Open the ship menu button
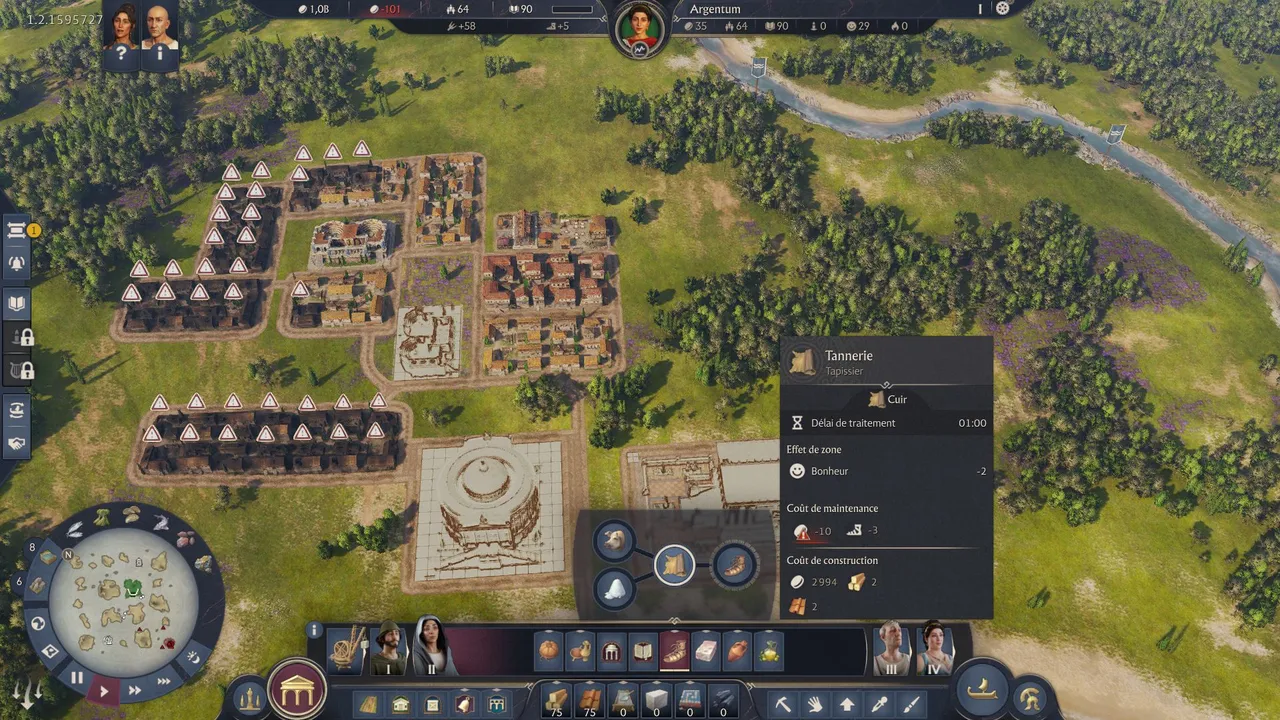1280x720 pixels. pos(982,690)
